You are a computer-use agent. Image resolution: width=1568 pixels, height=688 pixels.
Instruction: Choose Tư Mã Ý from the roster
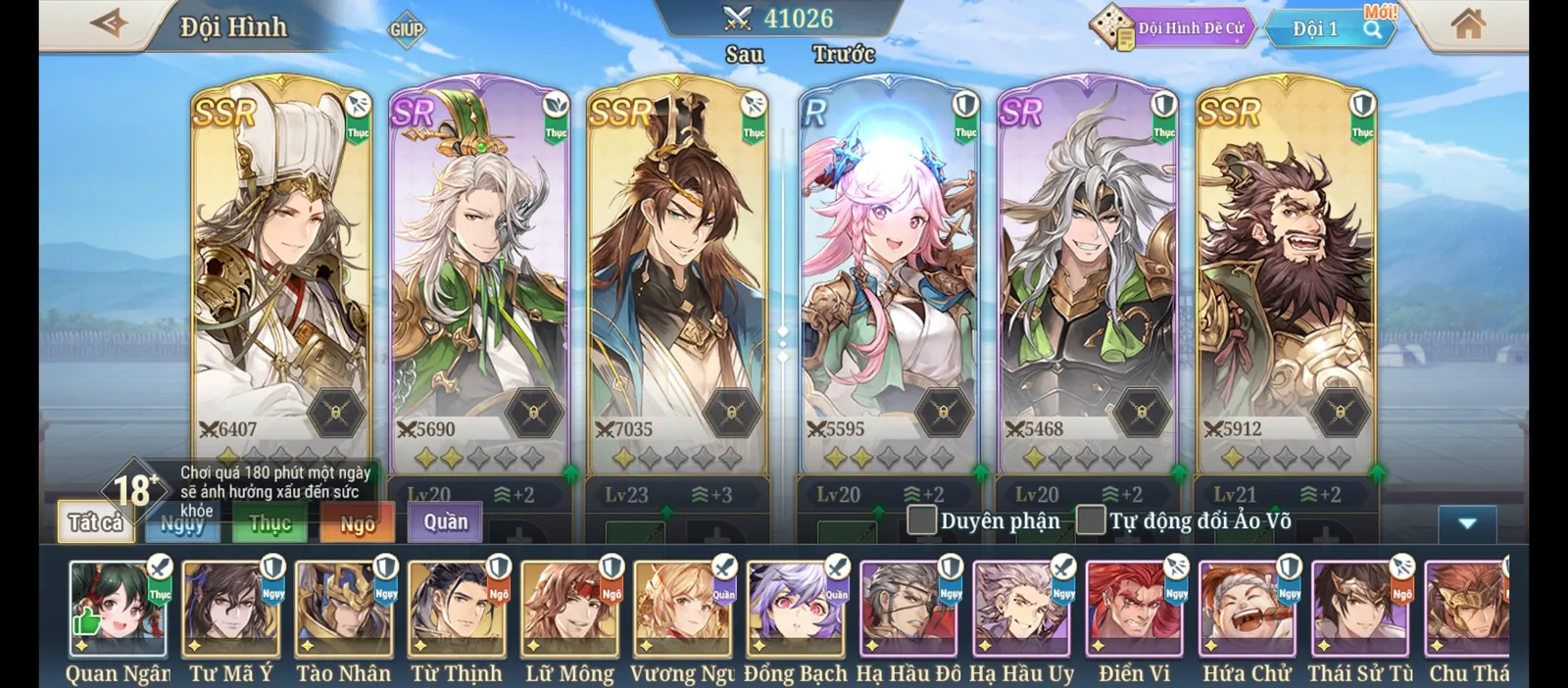tap(231, 610)
